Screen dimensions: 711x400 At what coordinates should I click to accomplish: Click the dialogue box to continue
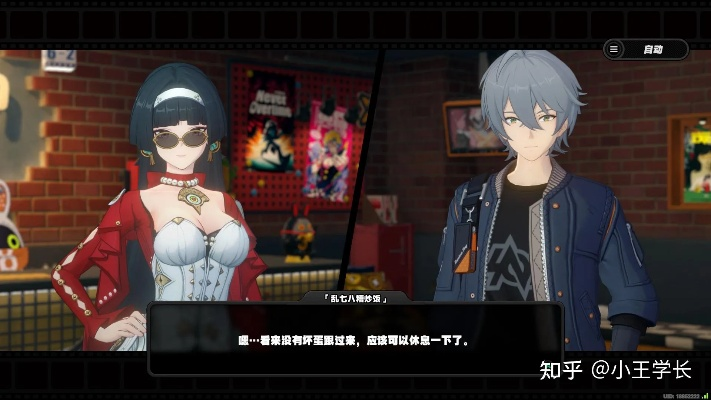[355, 340]
